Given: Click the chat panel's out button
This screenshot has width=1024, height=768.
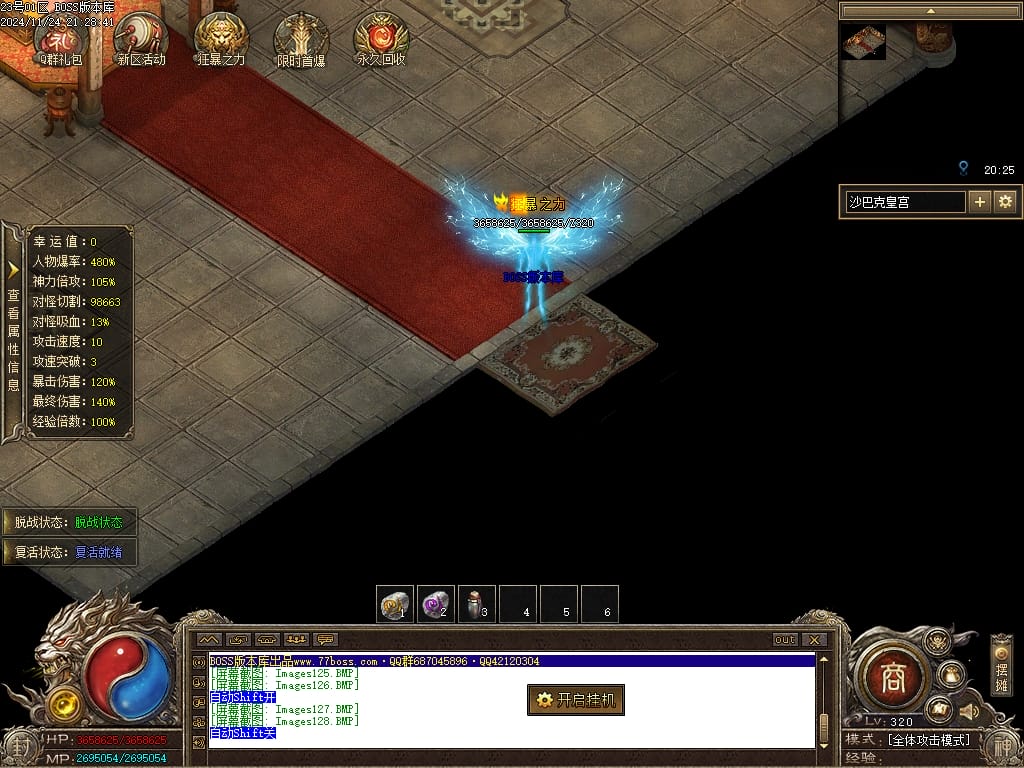Looking at the screenshot, I should click(785, 640).
